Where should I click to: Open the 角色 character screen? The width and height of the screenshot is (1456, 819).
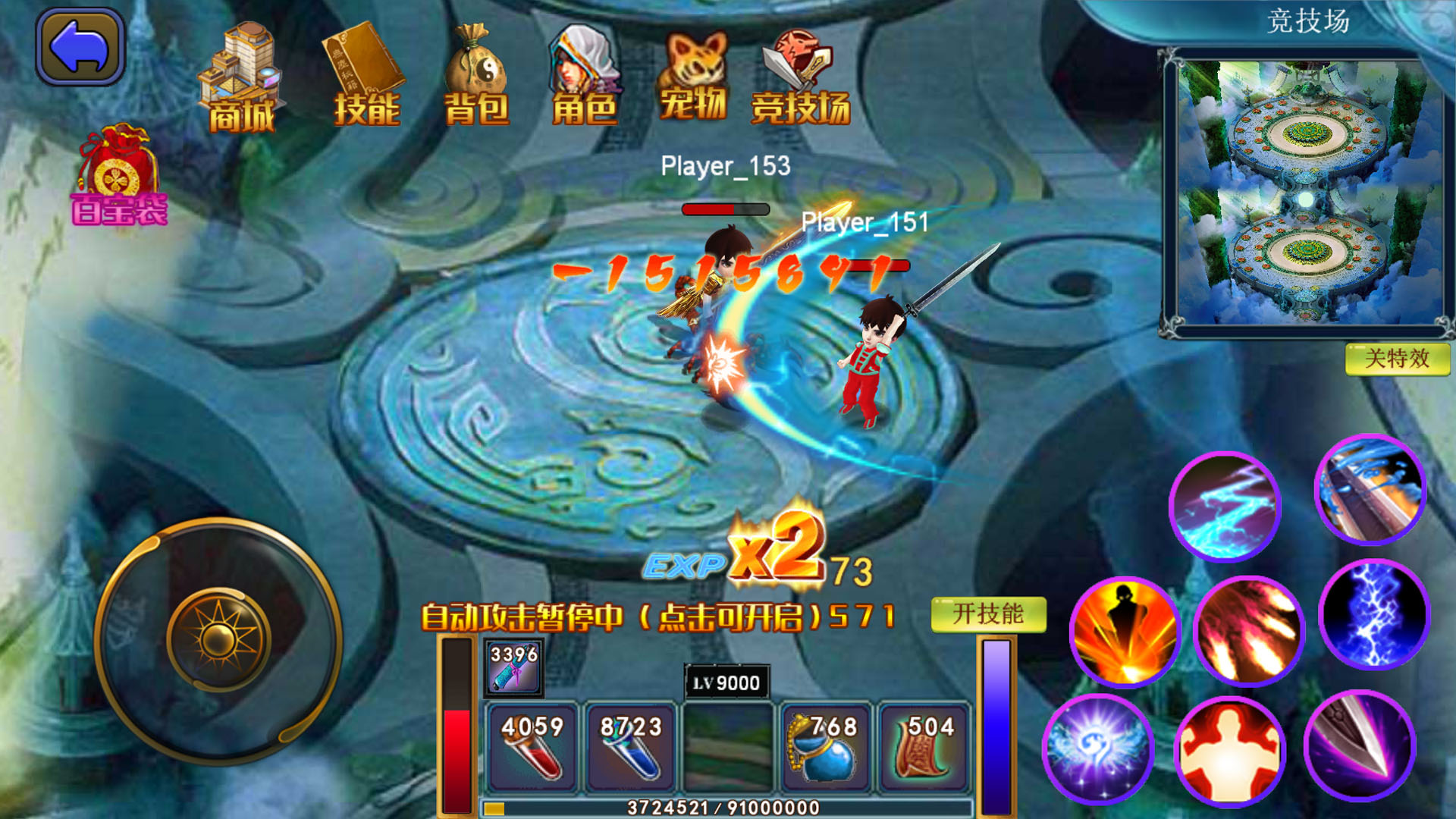click(x=584, y=72)
